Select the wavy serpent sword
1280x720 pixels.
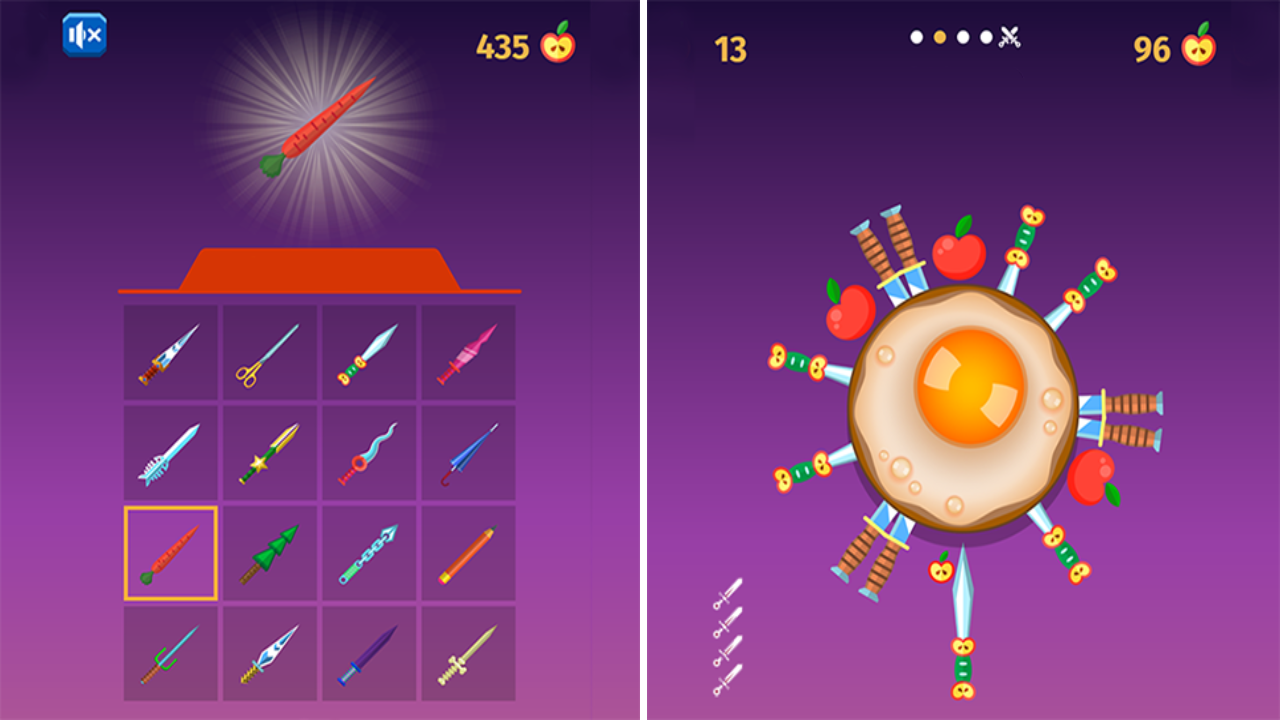368,452
